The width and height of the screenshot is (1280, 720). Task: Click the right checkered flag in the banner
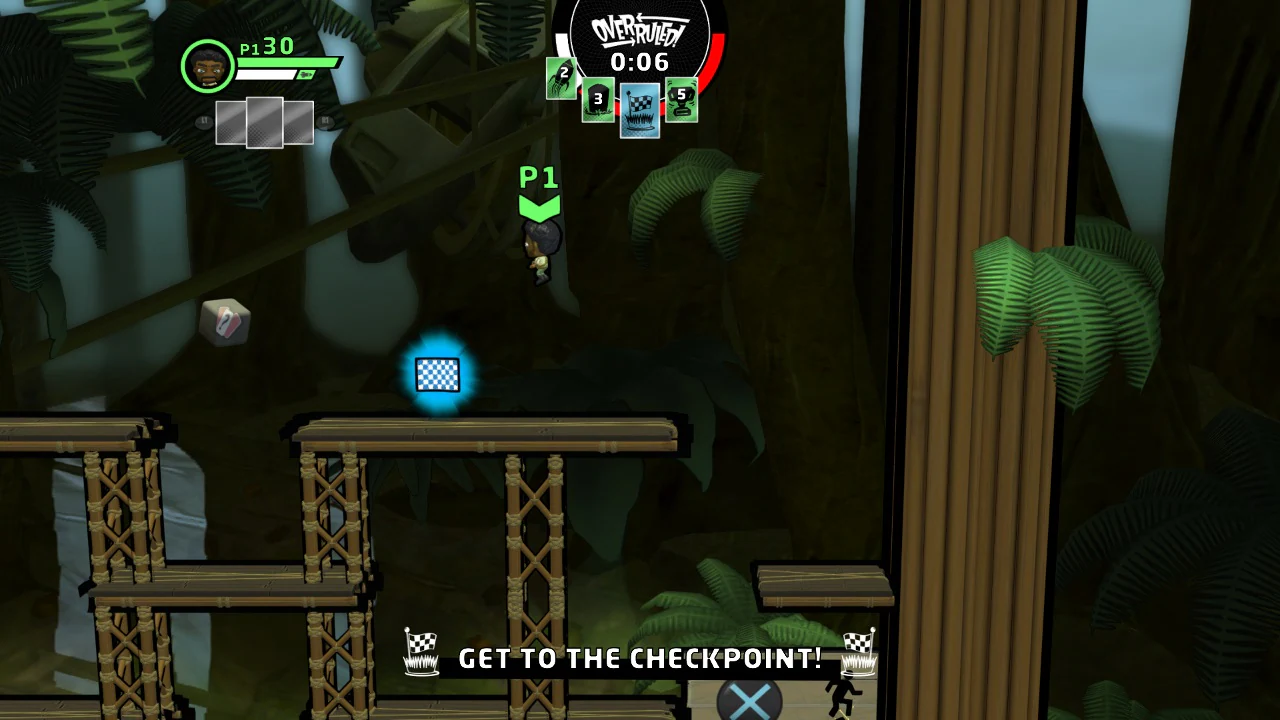click(860, 652)
